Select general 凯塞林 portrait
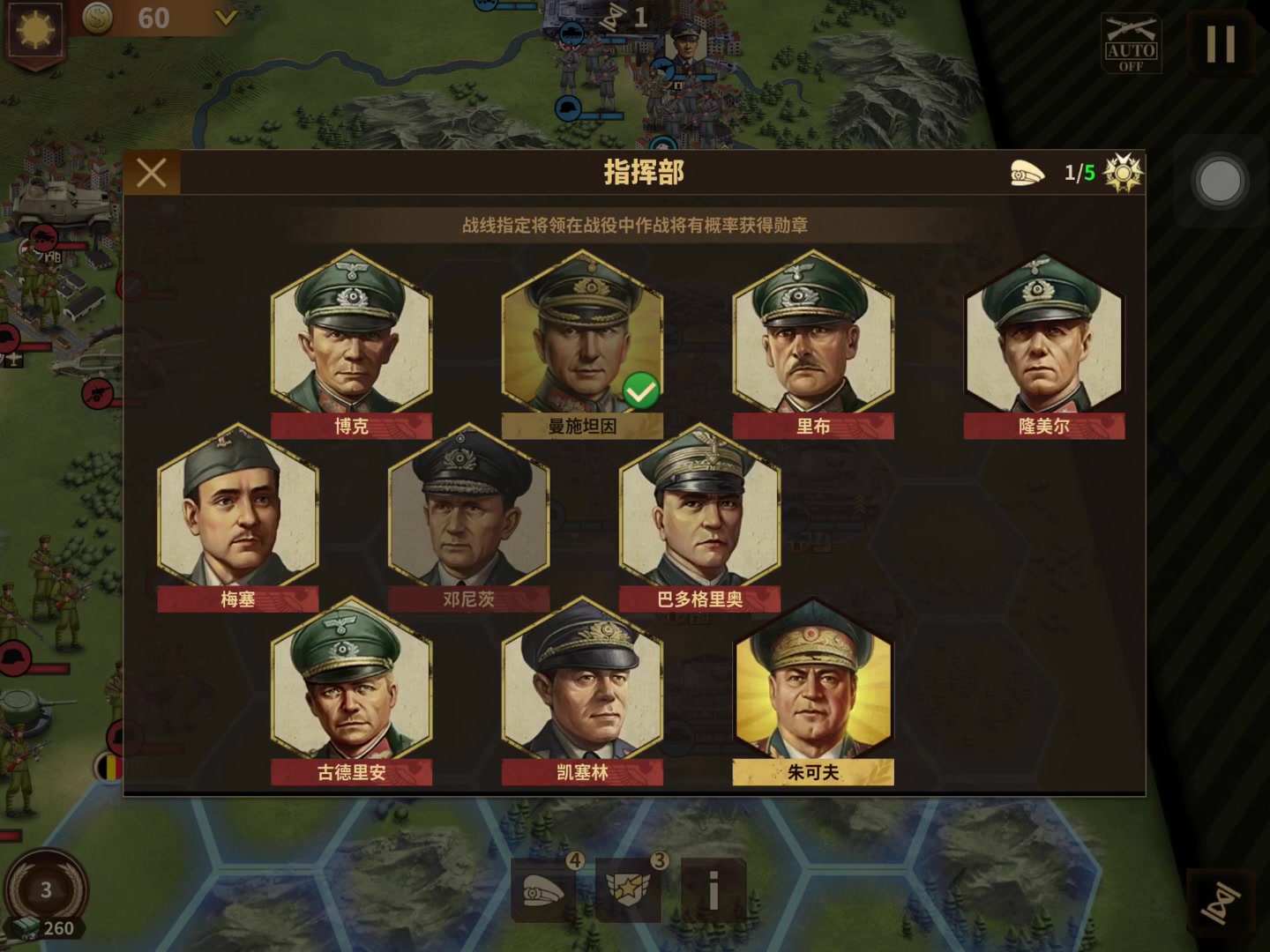This screenshot has height=952, width=1270. (x=582, y=681)
